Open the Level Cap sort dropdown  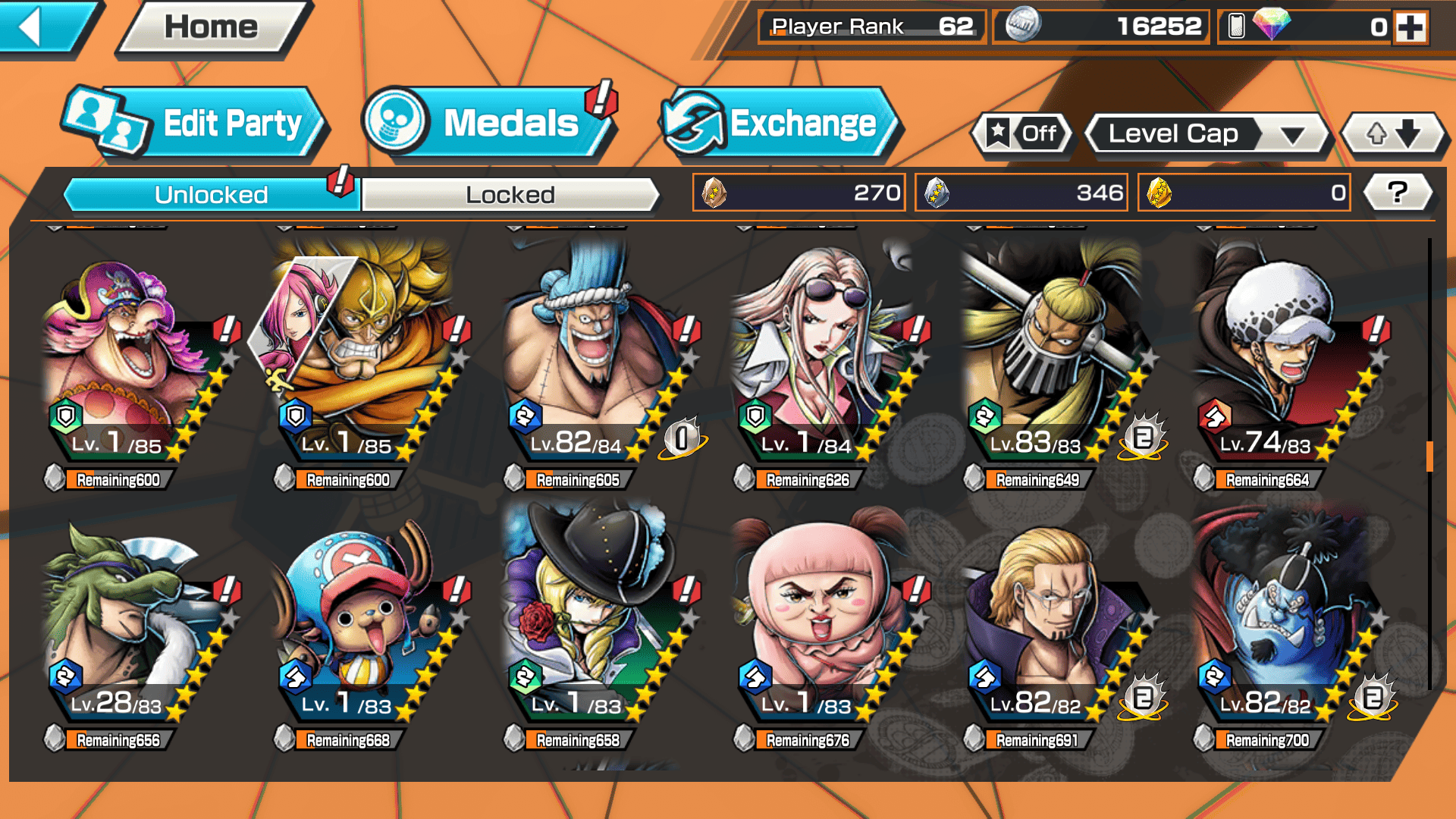click(x=1207, y=134)
